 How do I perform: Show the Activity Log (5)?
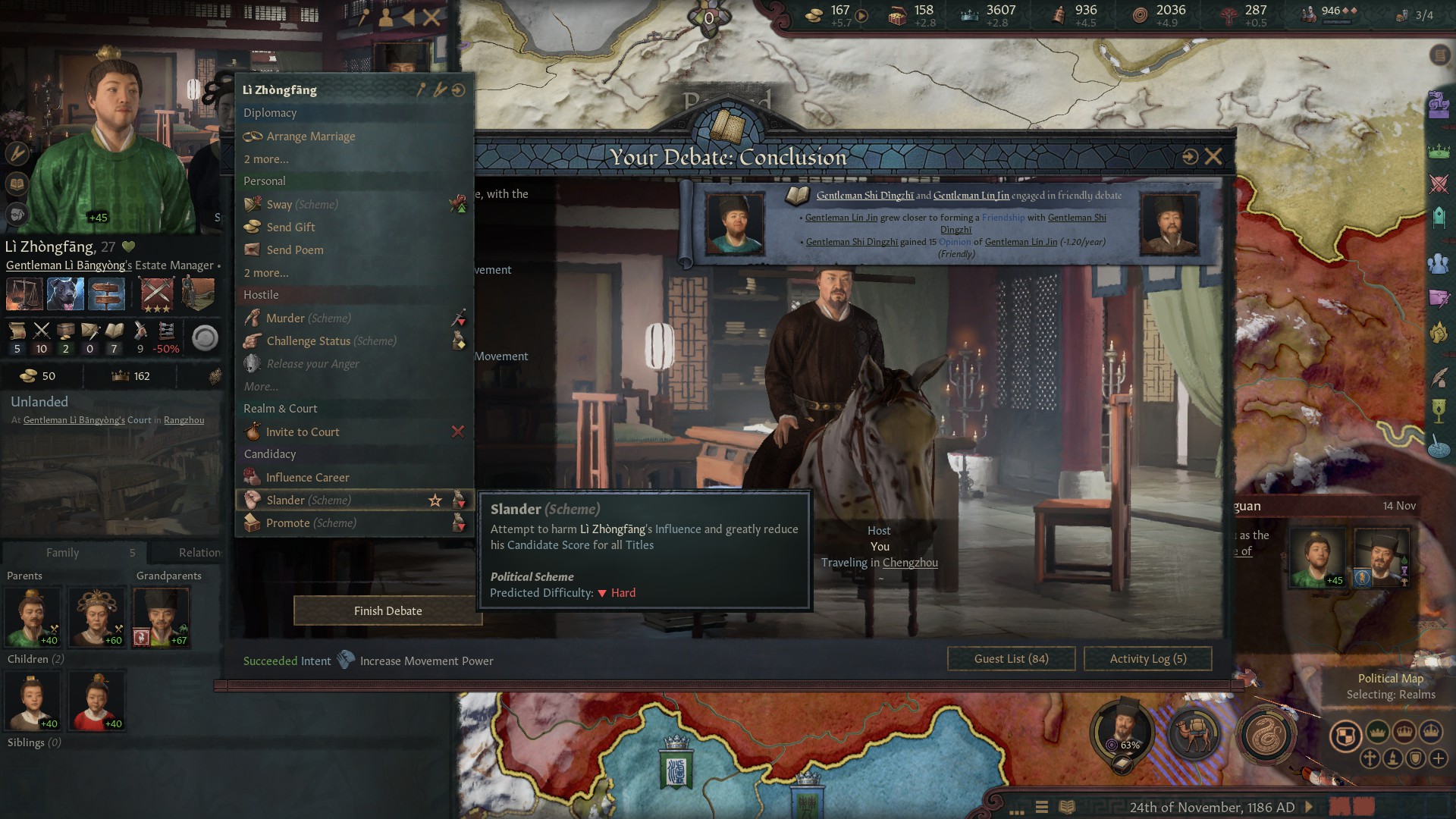coord(1147,659)
